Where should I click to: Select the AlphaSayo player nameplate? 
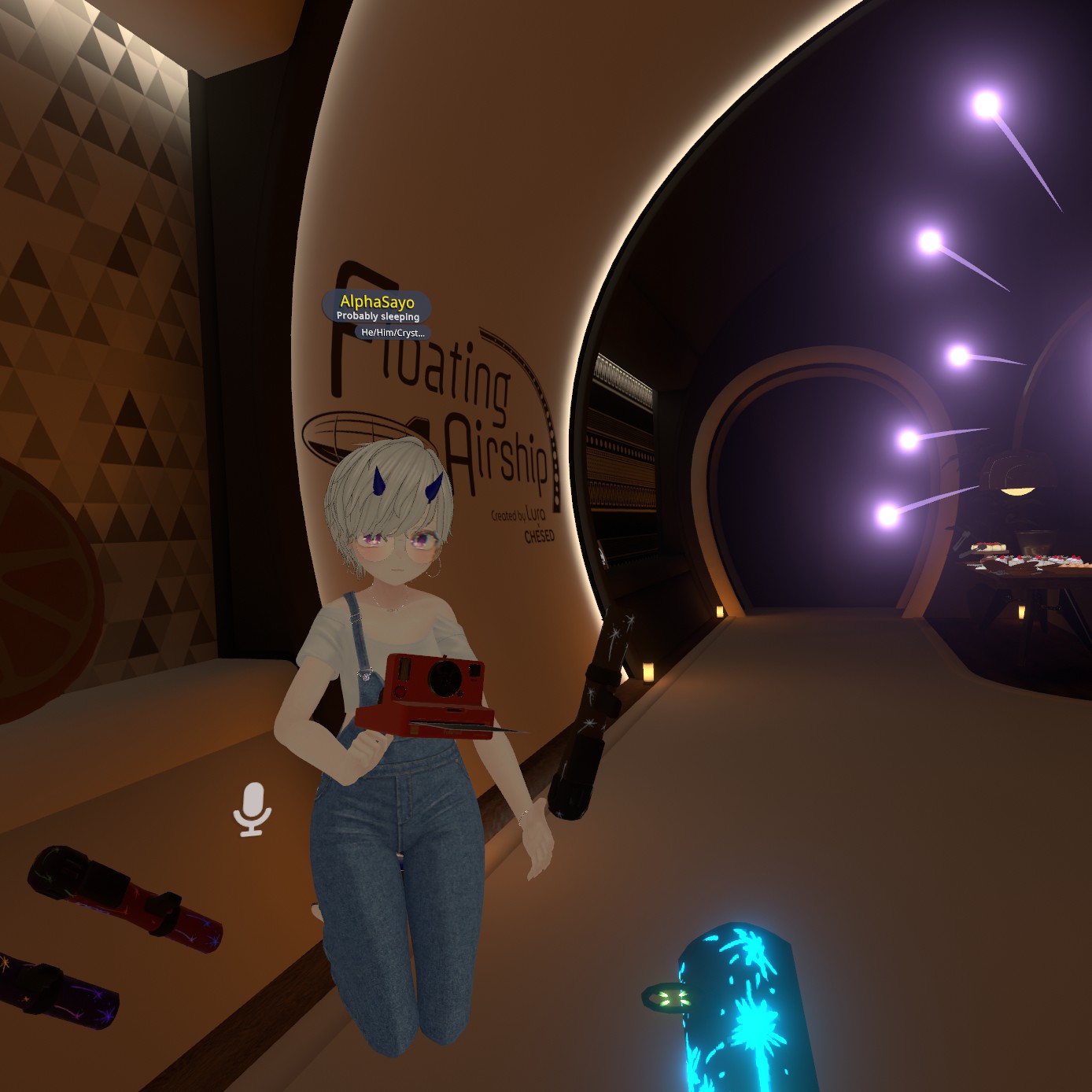[x=377, y=306]
